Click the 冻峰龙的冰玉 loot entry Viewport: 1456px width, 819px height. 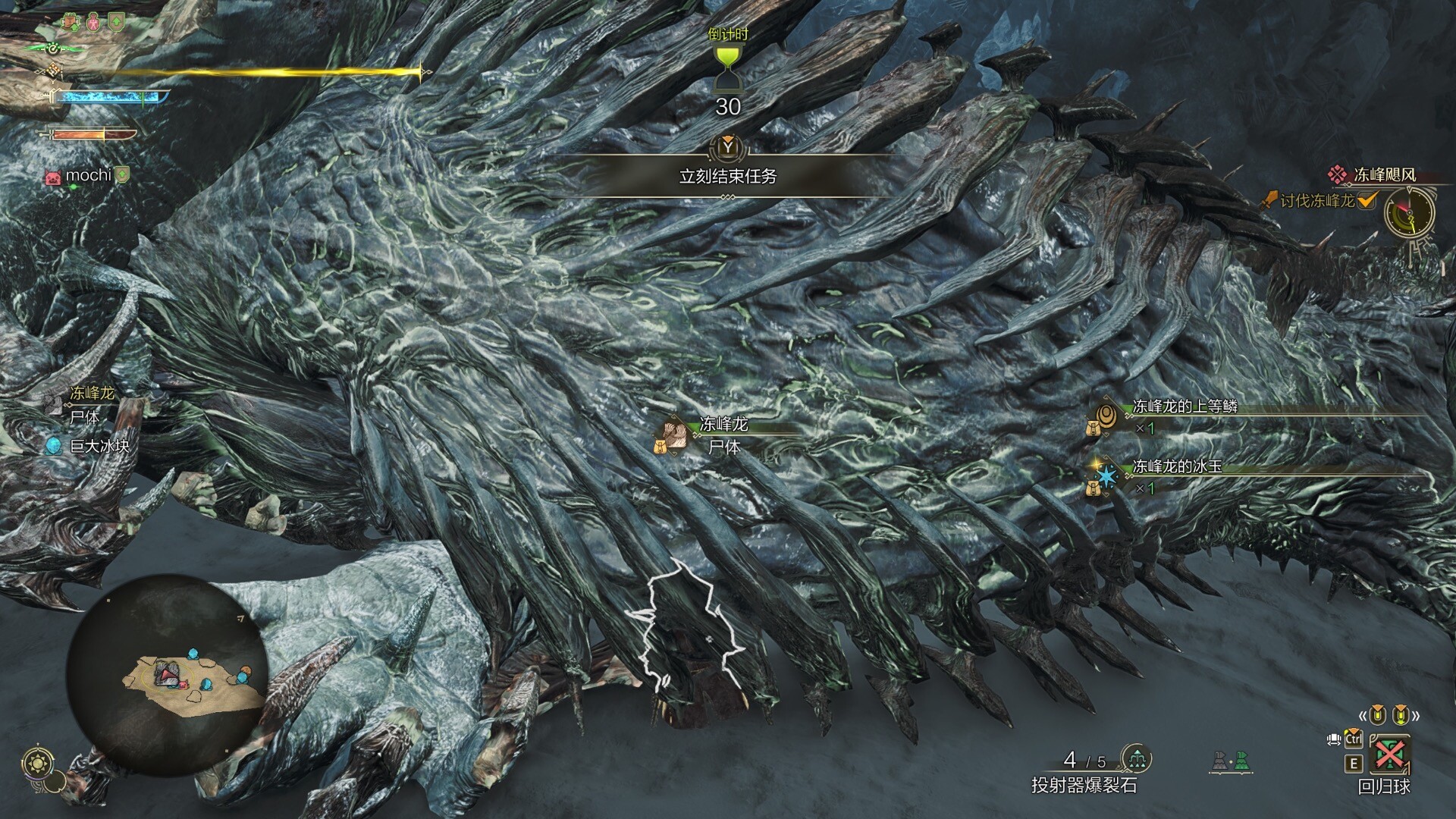point(1176,467)
